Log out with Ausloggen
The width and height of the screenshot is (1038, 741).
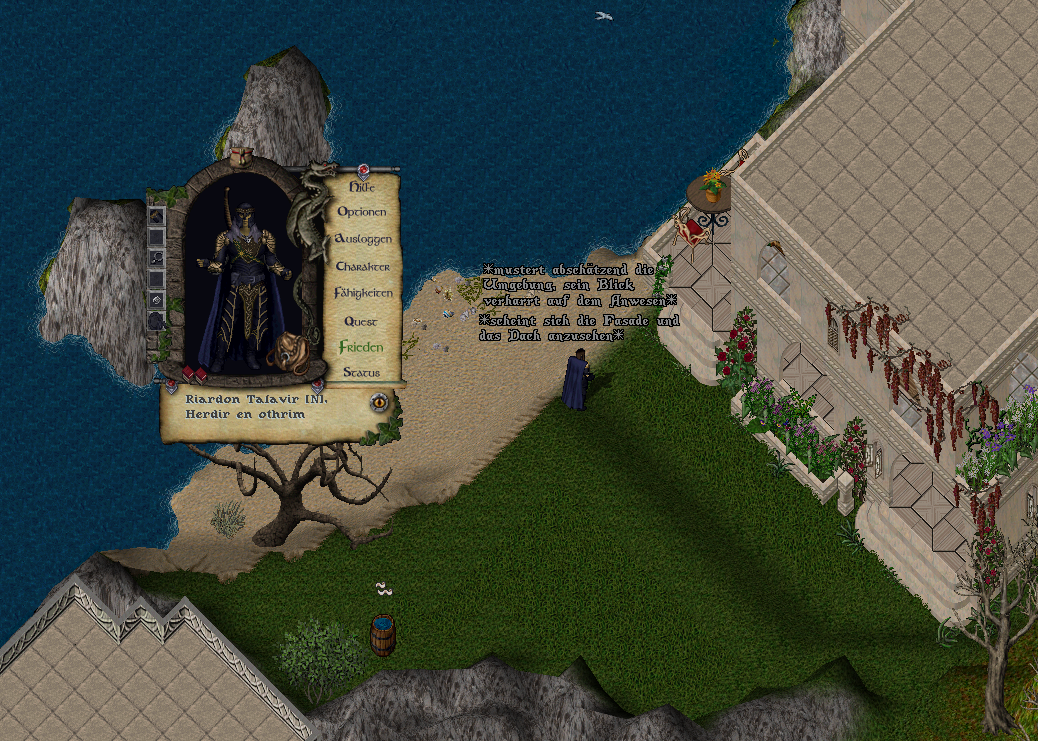362,239
